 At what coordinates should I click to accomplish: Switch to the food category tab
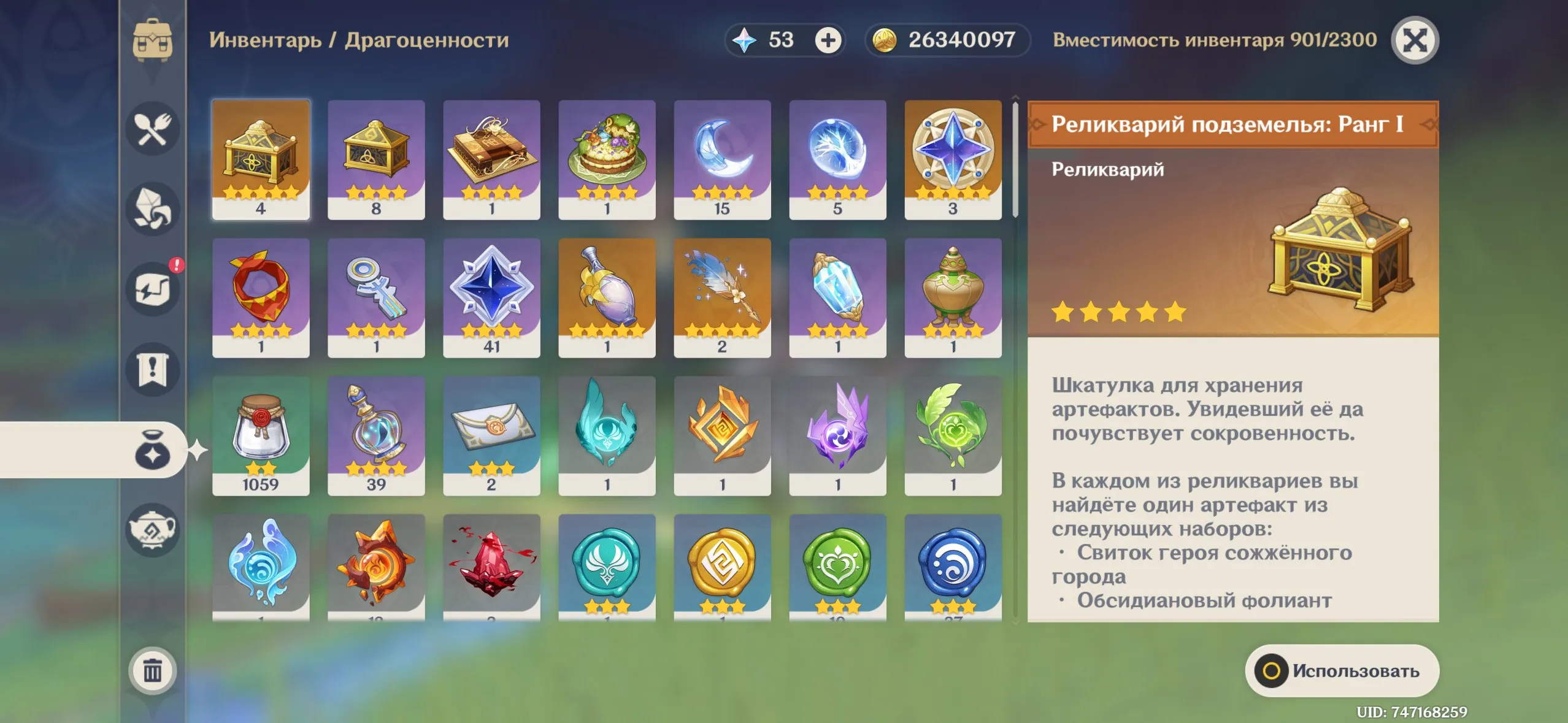(x=152, y=129)
